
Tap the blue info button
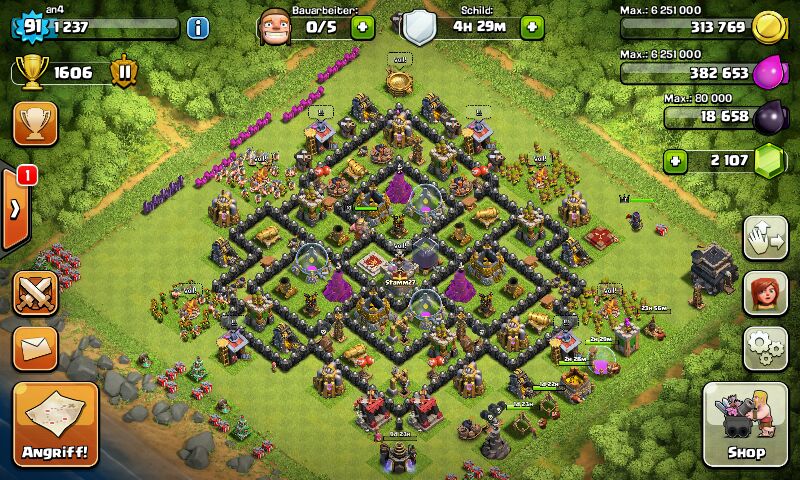tap(197, 27)
